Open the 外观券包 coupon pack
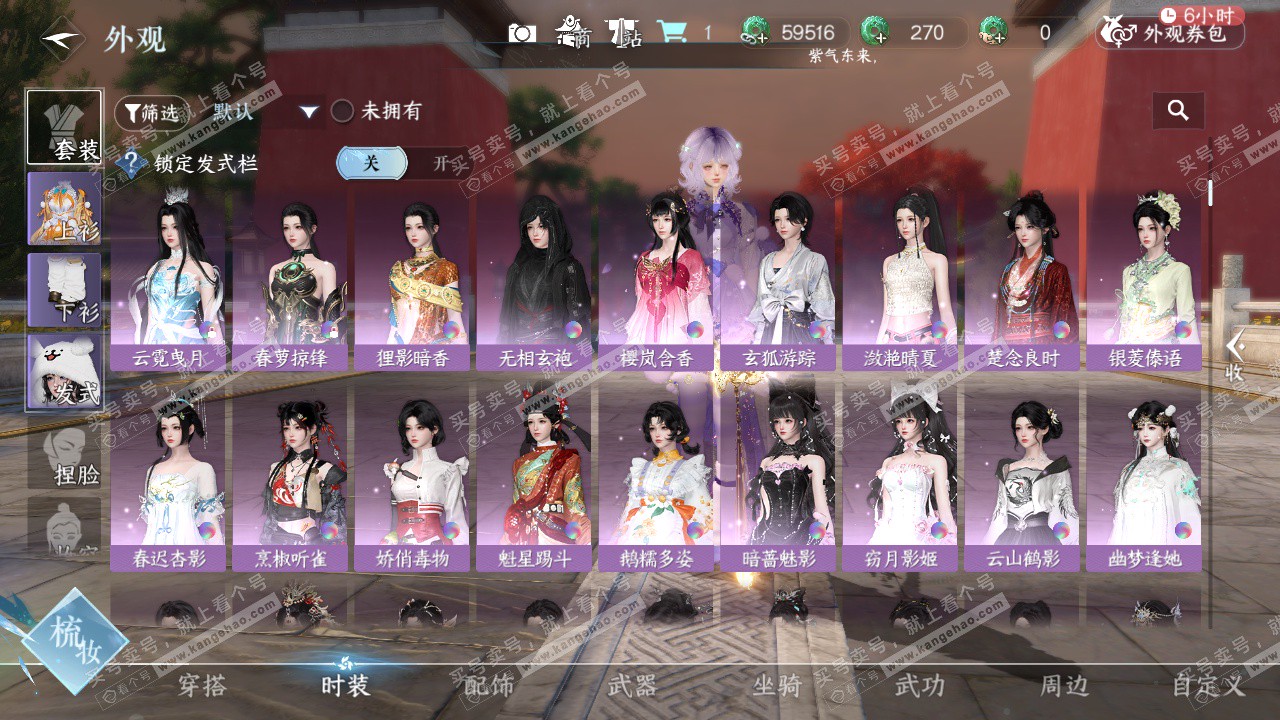This screenshot has width=1280, height=720. tap(1170, 34)
